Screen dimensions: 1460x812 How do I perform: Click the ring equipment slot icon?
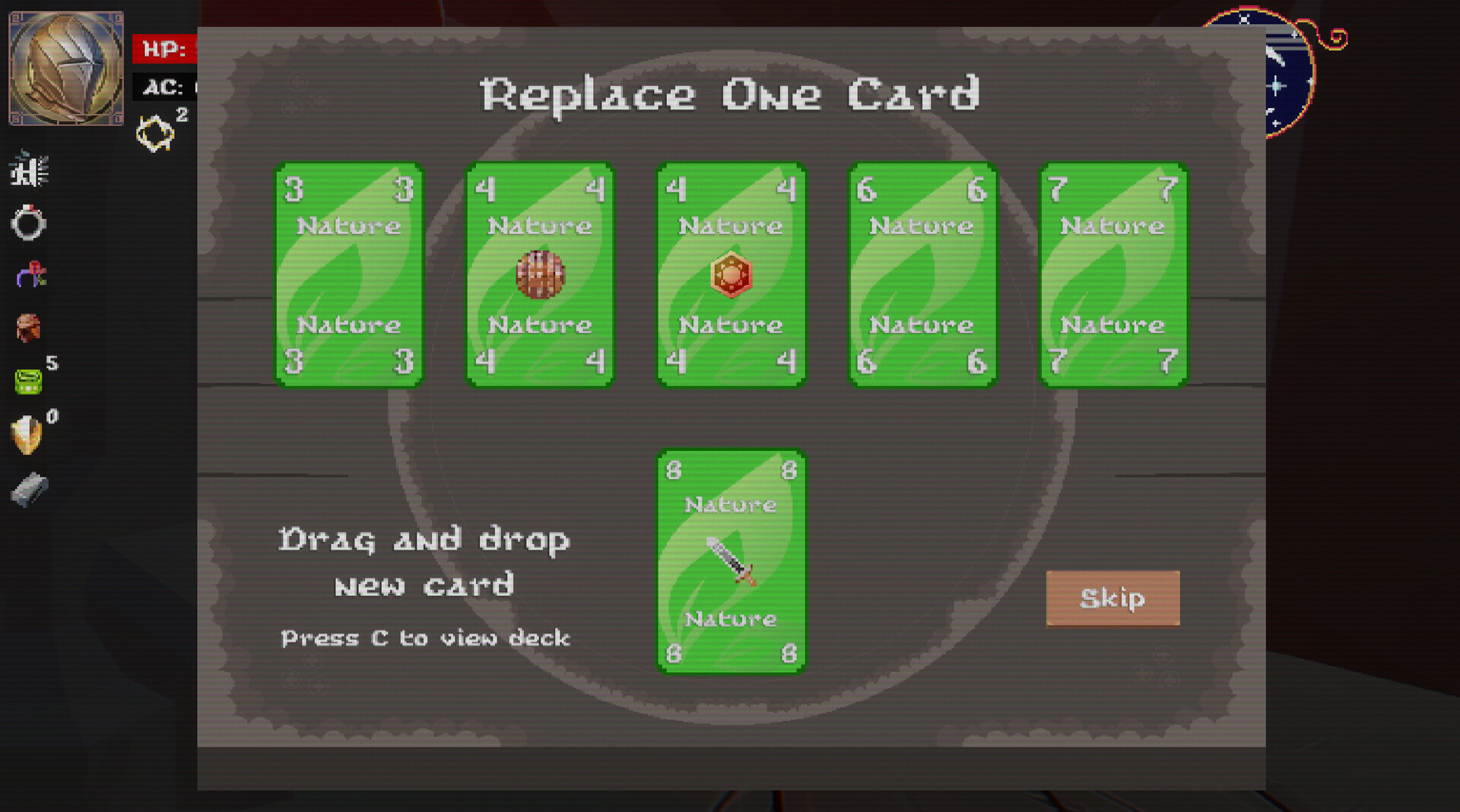[27, 222]
